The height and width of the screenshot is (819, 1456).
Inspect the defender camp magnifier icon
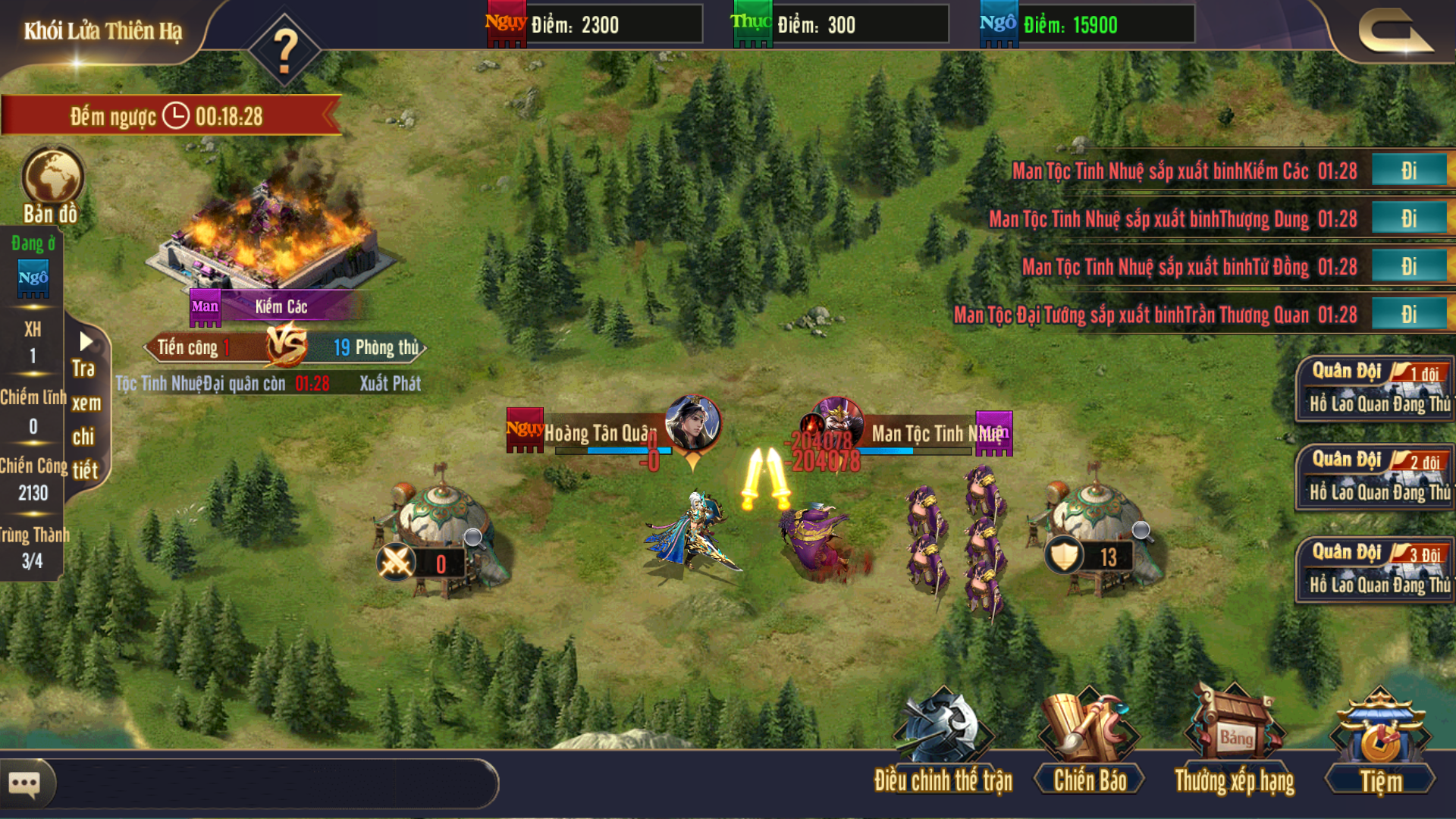coord(1141,531)
